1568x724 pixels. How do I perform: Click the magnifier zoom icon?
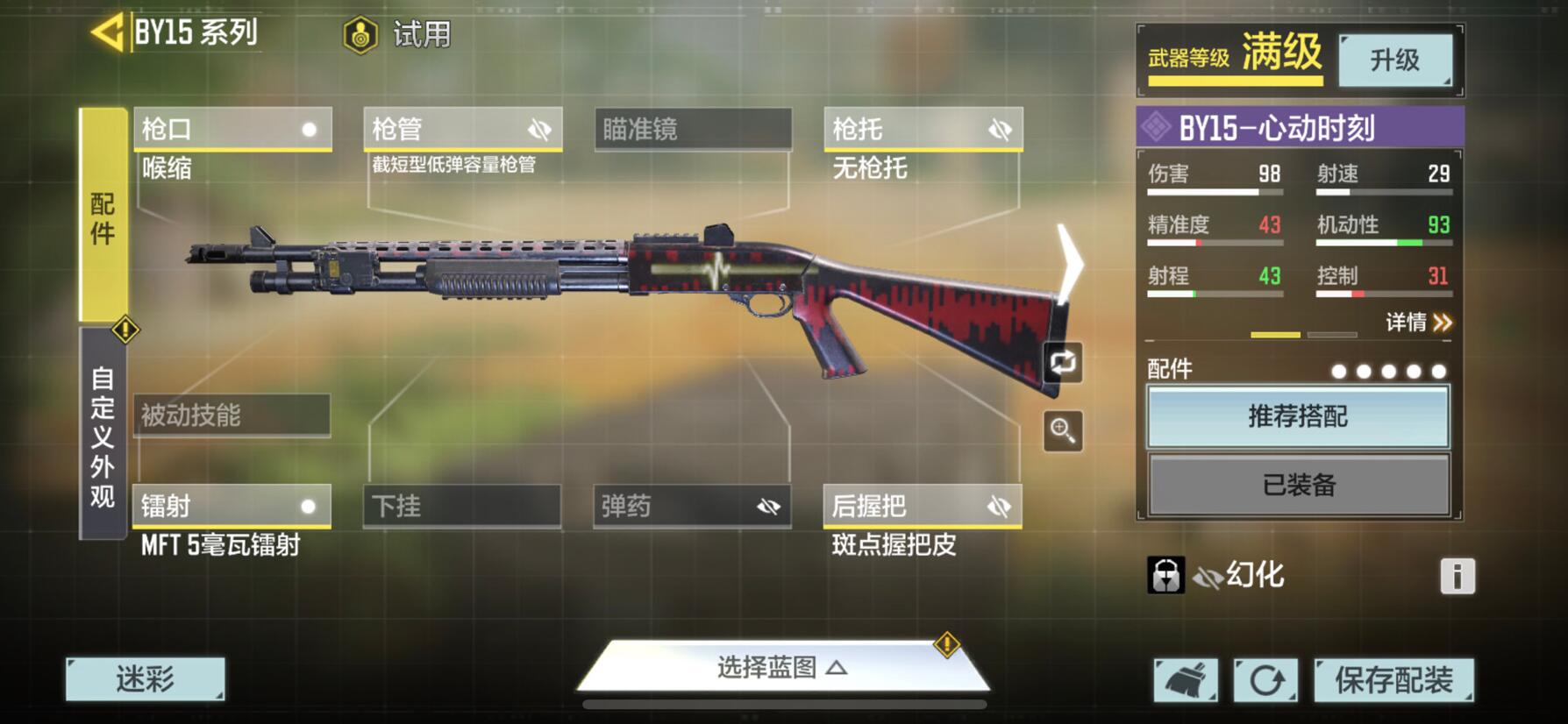tap(1063, 430)
